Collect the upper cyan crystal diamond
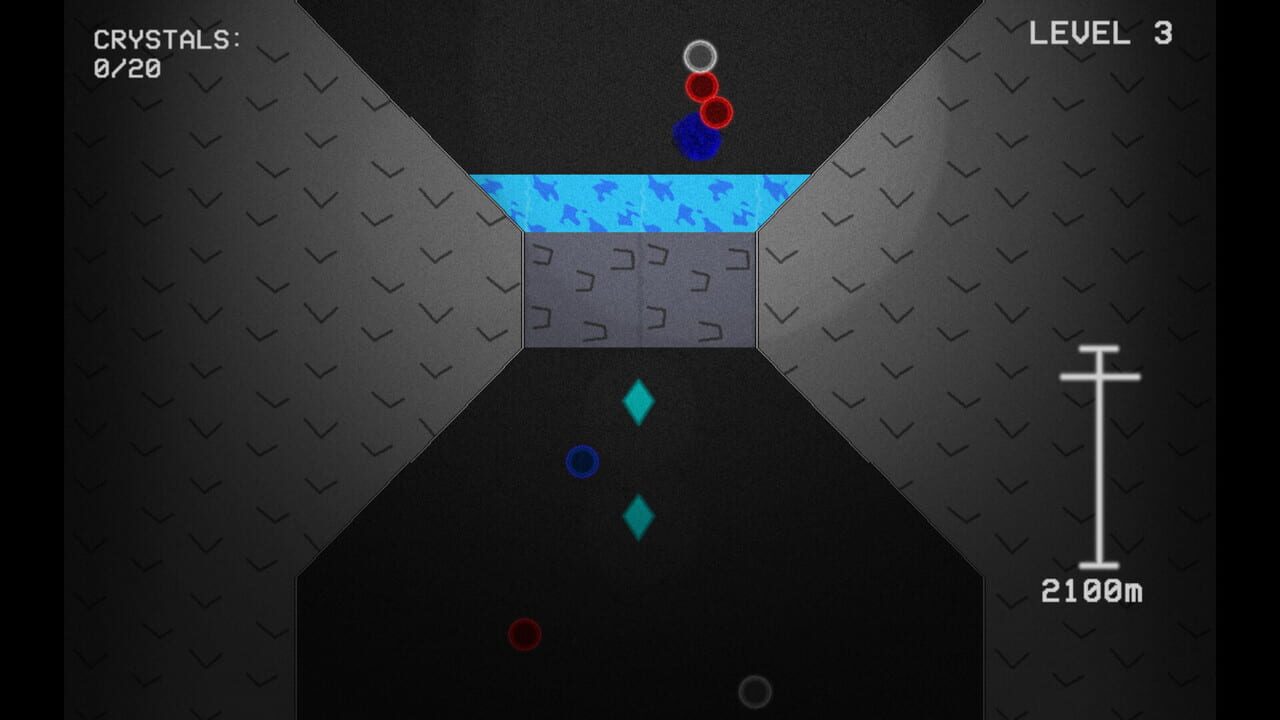 637,401
